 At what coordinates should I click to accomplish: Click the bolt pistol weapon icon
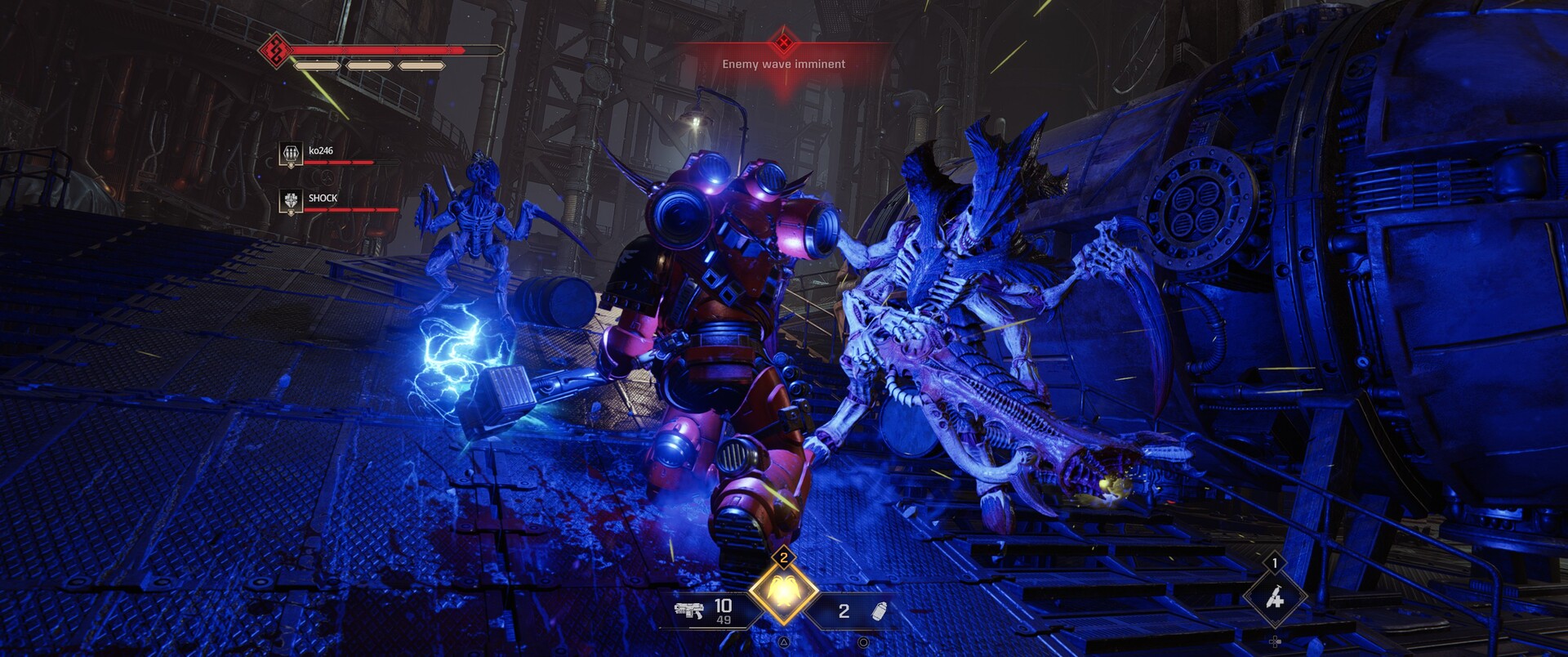(x=688, y=610)
